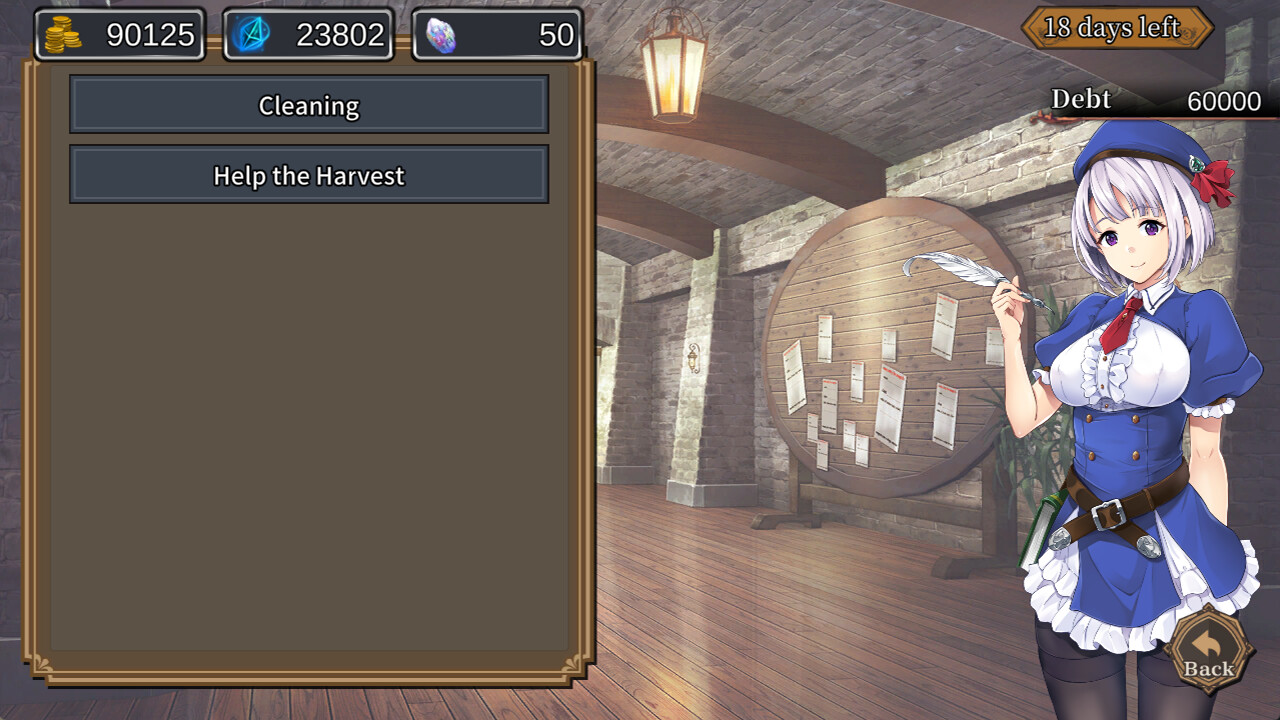Choose the Help the Harvest job
Image resolution: width=1280 pixels, height=720 pixels.
click(x=308, y=175)
